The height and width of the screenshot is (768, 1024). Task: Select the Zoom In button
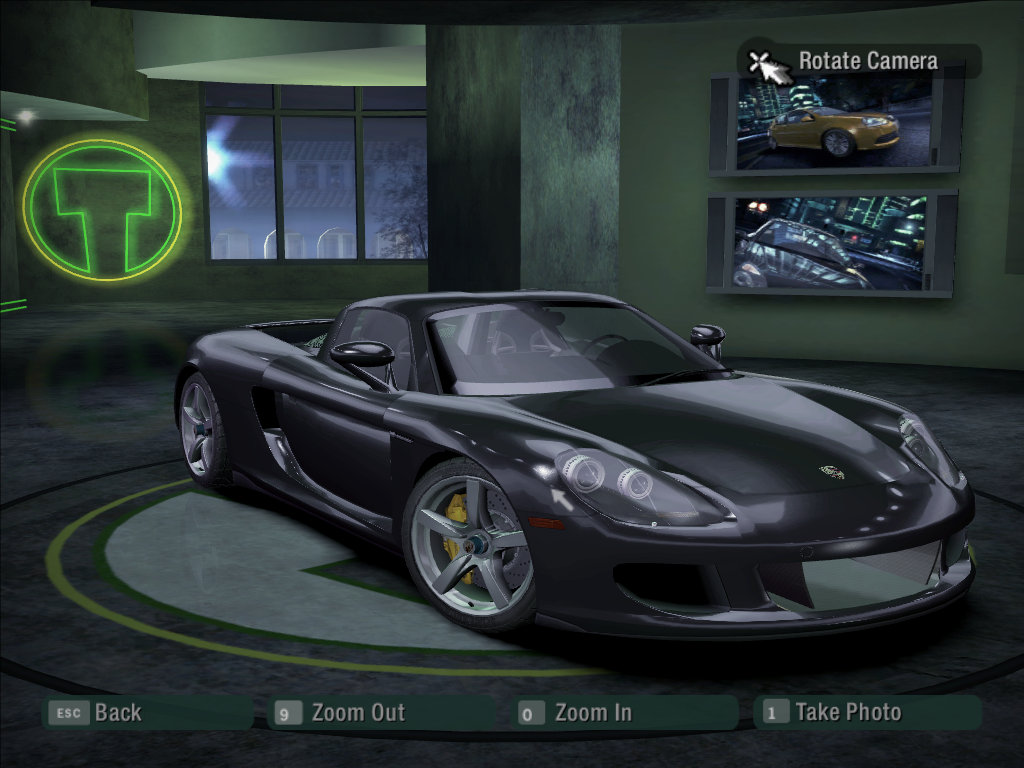pos(592,713)
